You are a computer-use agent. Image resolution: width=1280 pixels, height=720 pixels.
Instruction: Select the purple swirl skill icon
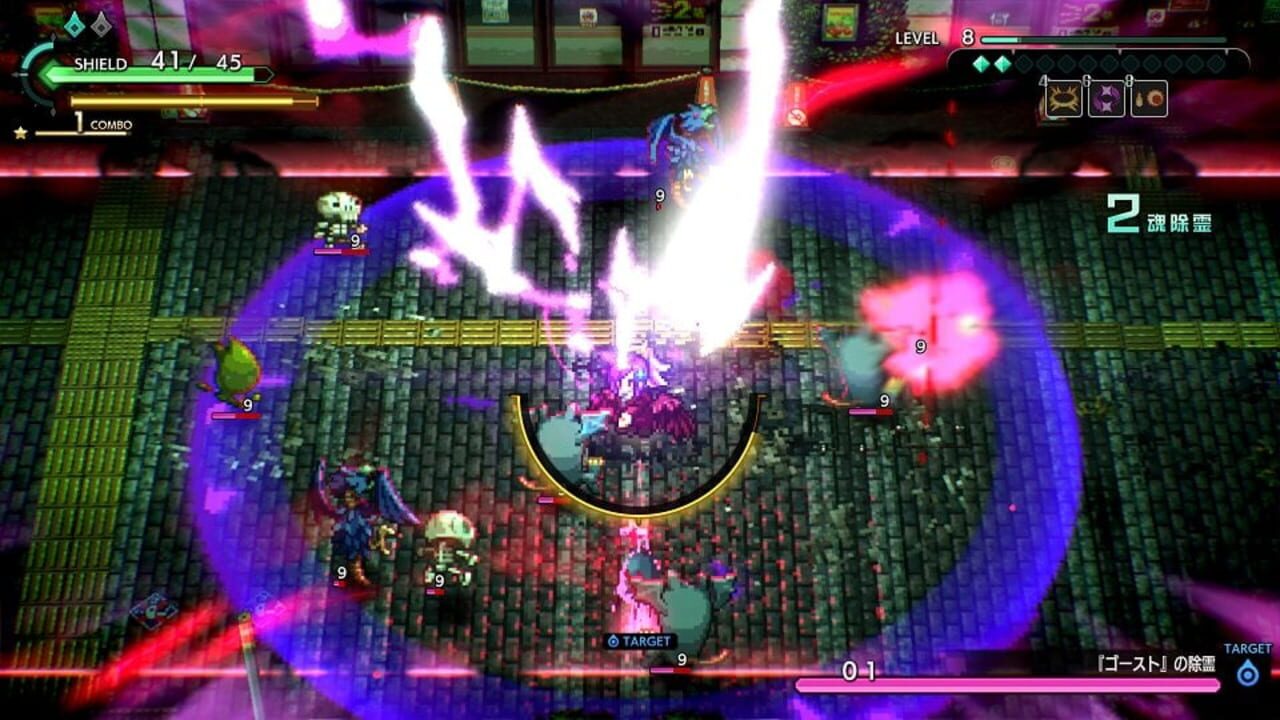[x=1108, y=99]
